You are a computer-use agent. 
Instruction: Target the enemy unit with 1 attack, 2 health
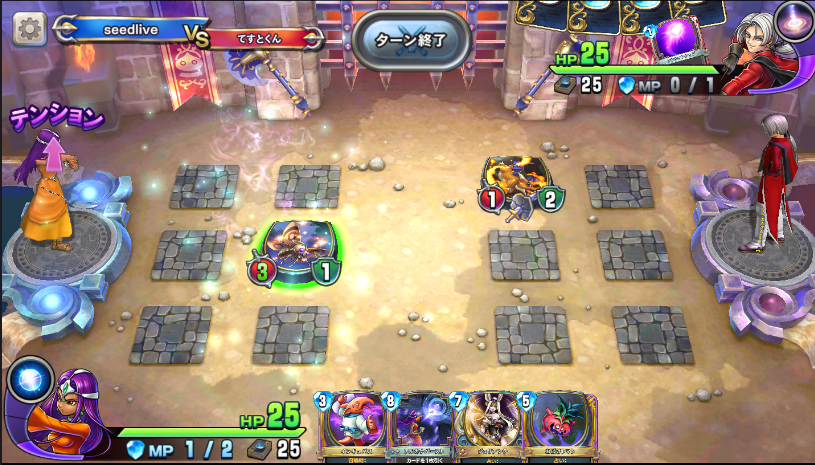coord(520,184)
